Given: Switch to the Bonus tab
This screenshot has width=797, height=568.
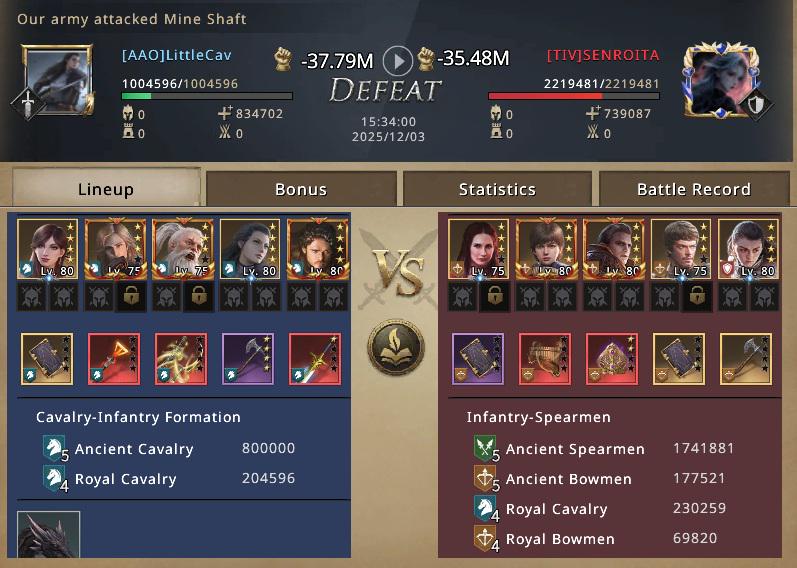Looking at the screenshot, I should click(301, 189).
